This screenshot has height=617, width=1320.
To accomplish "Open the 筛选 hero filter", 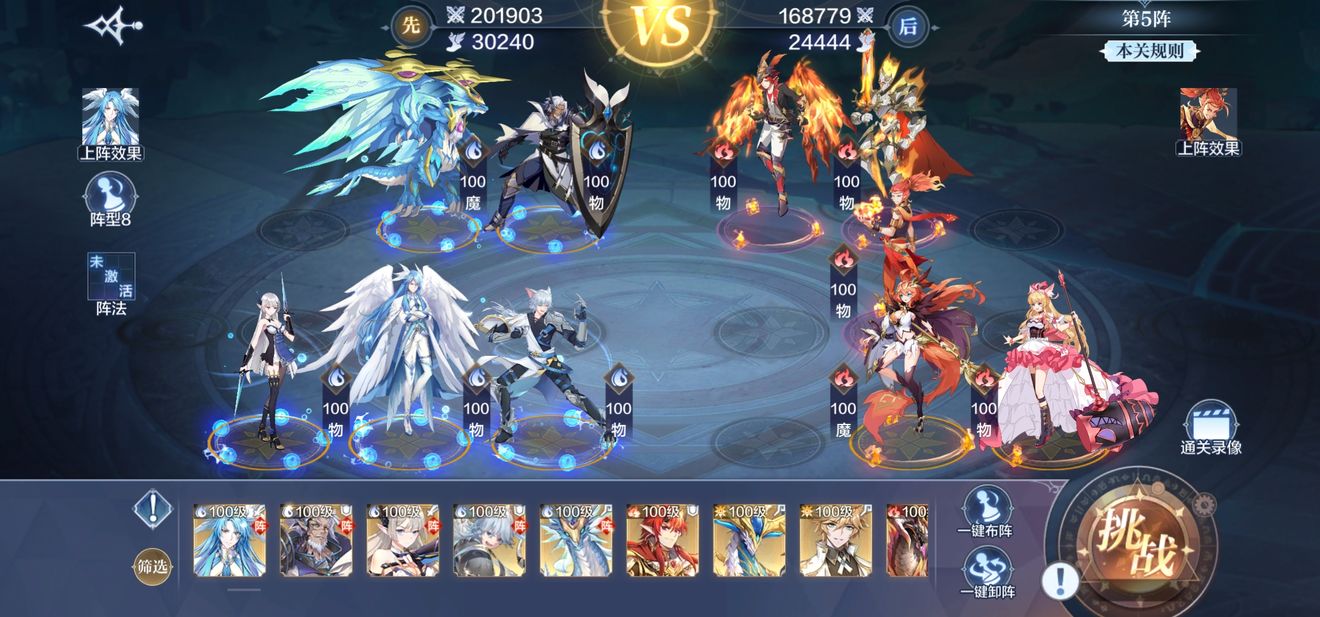I will [x=153, y=567].
